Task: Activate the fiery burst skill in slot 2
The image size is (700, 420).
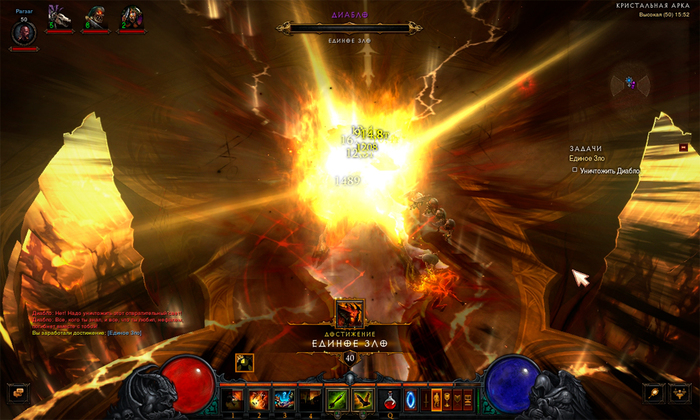Action: 257,397
